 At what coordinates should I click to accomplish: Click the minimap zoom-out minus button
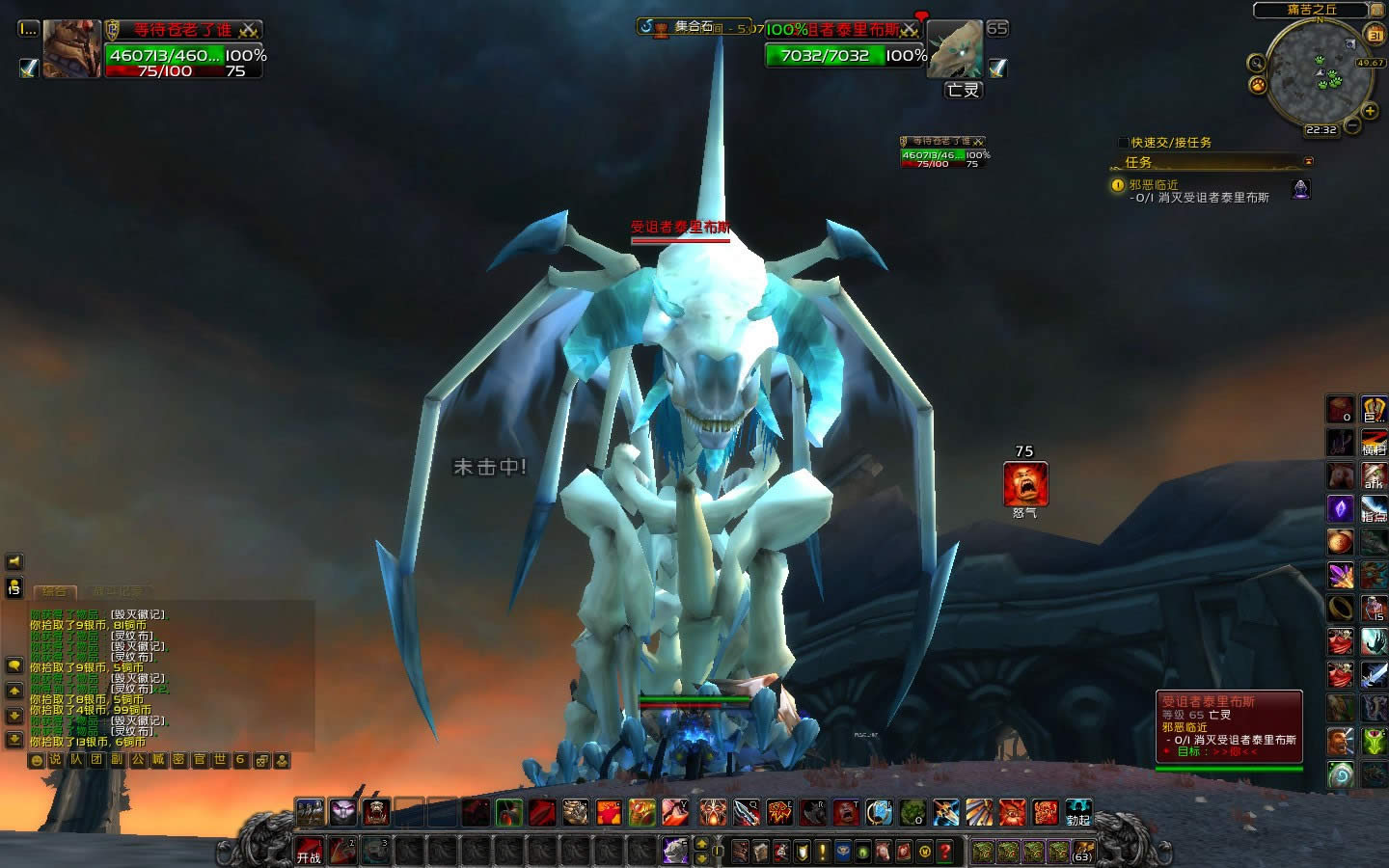point(1352,125)
